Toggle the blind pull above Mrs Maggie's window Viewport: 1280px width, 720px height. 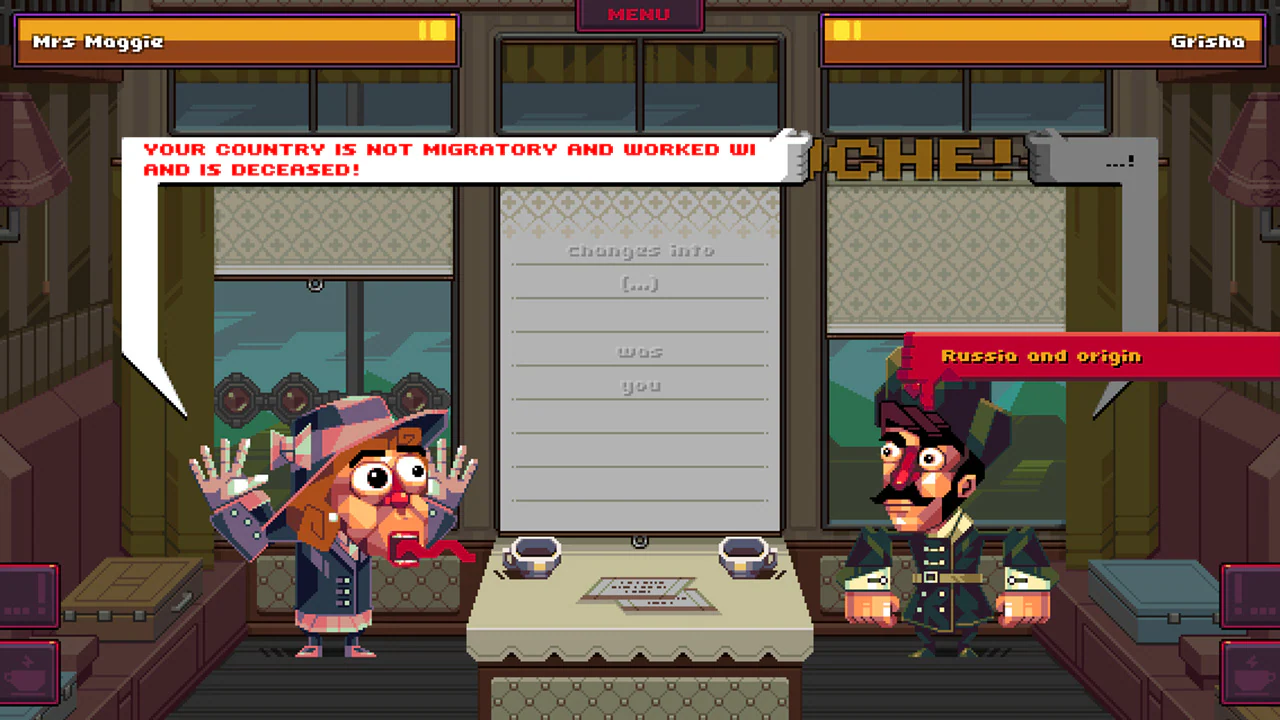(315, 285)
